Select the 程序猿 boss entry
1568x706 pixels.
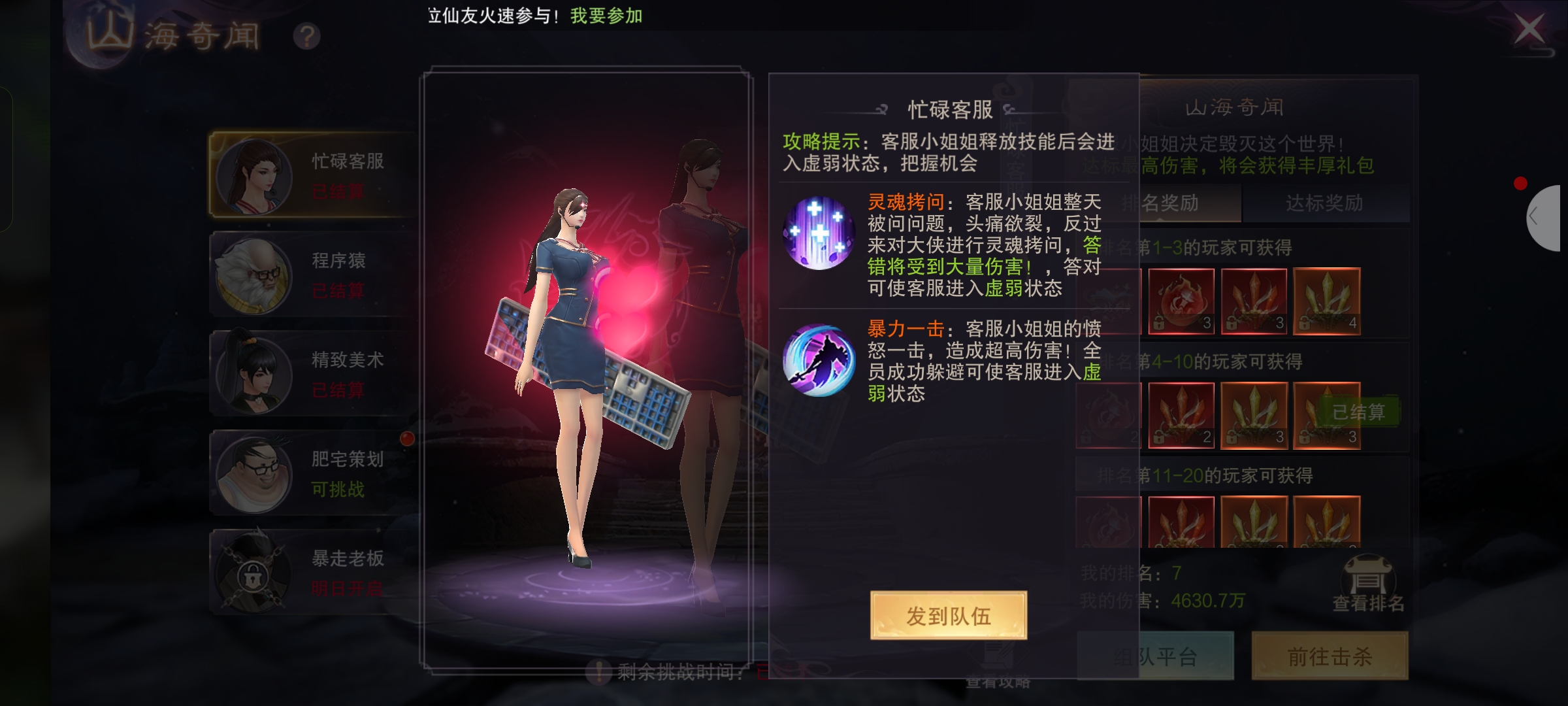click(x=312, y=275)
